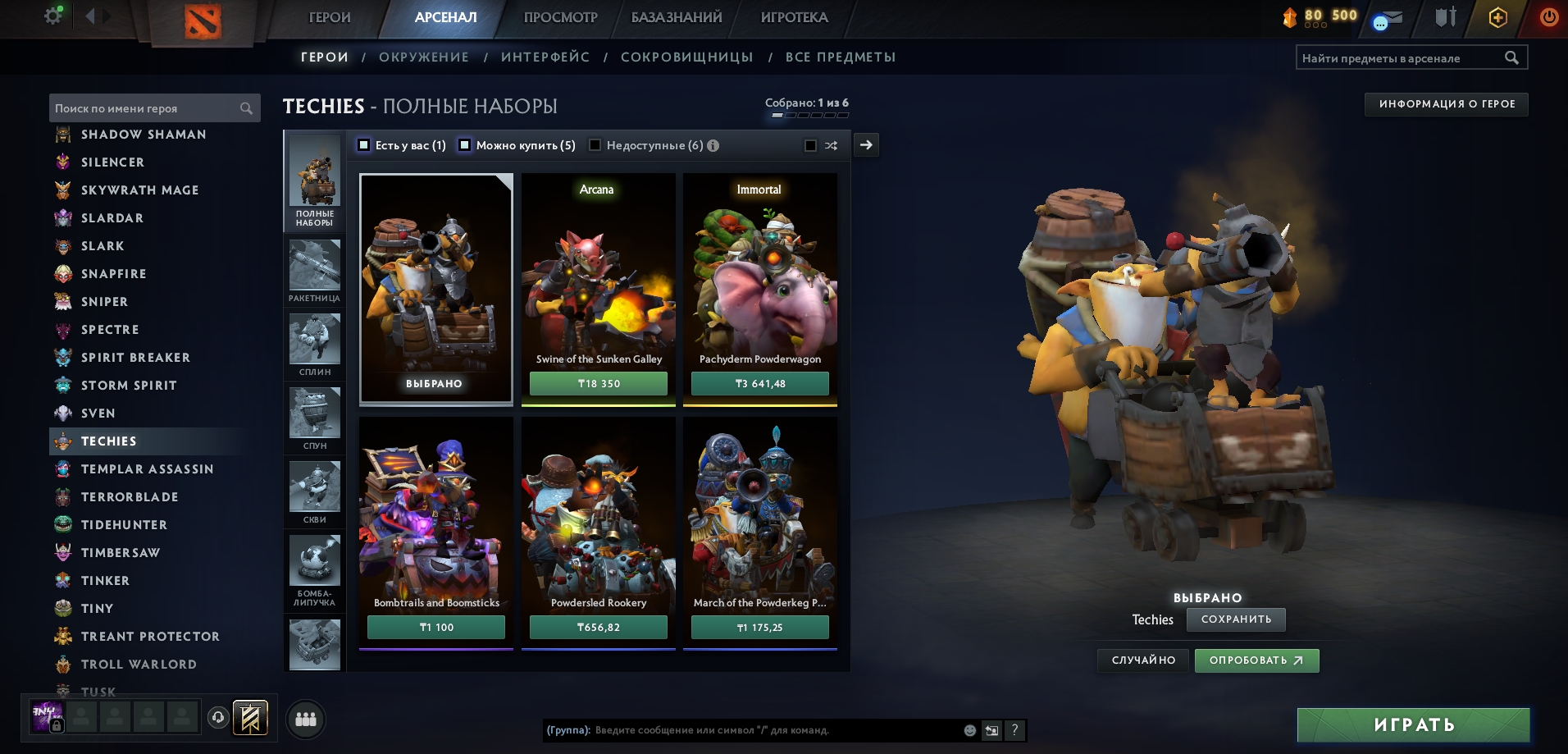The height and width of the screenshot is (754, 1568).
Task: Open the РАКЕТНИЦА item slot category
Action: pyautogui.click(x=314, y=271)
